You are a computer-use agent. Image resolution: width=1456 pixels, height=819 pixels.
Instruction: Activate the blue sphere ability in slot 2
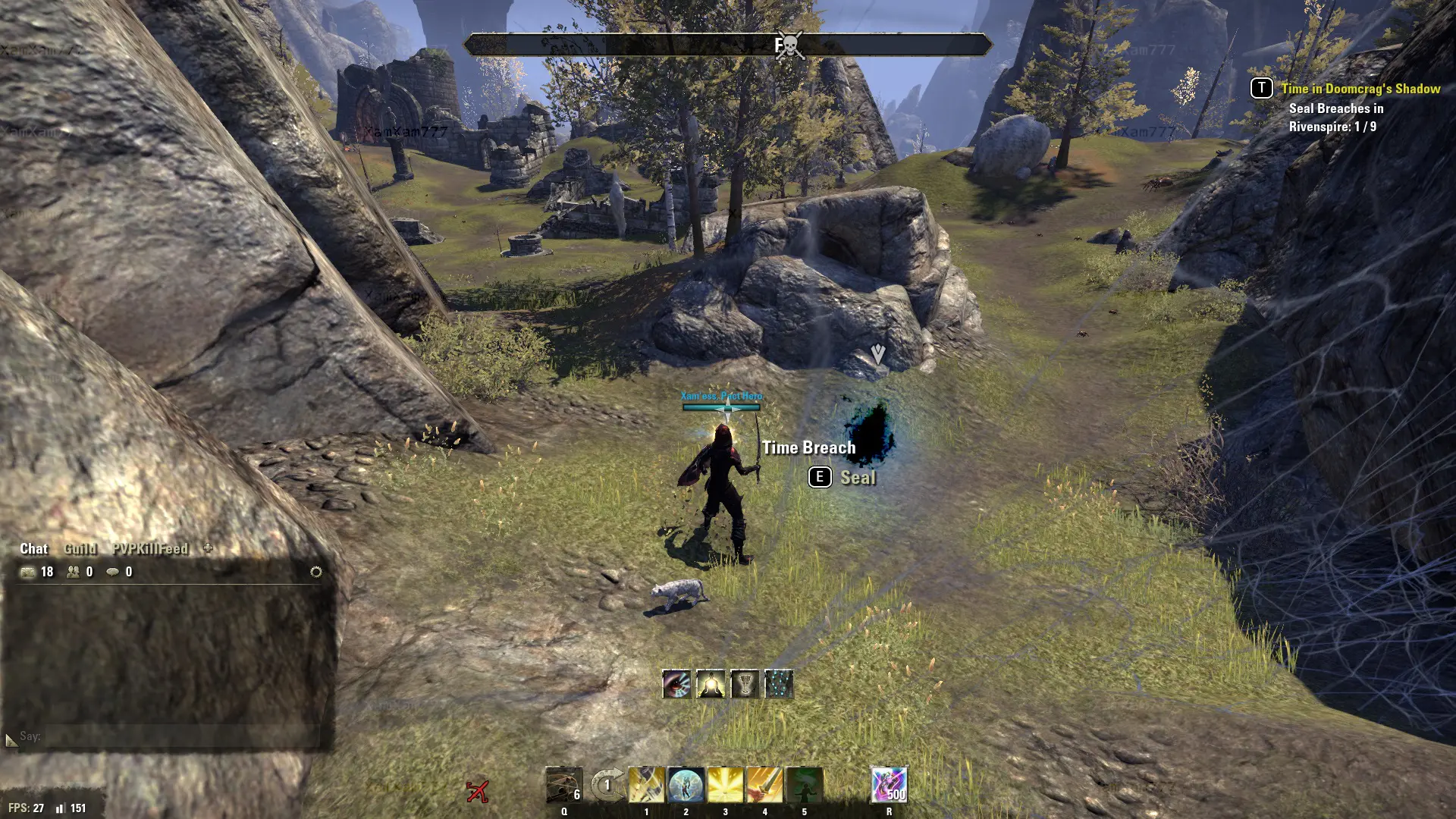point(686,786)
